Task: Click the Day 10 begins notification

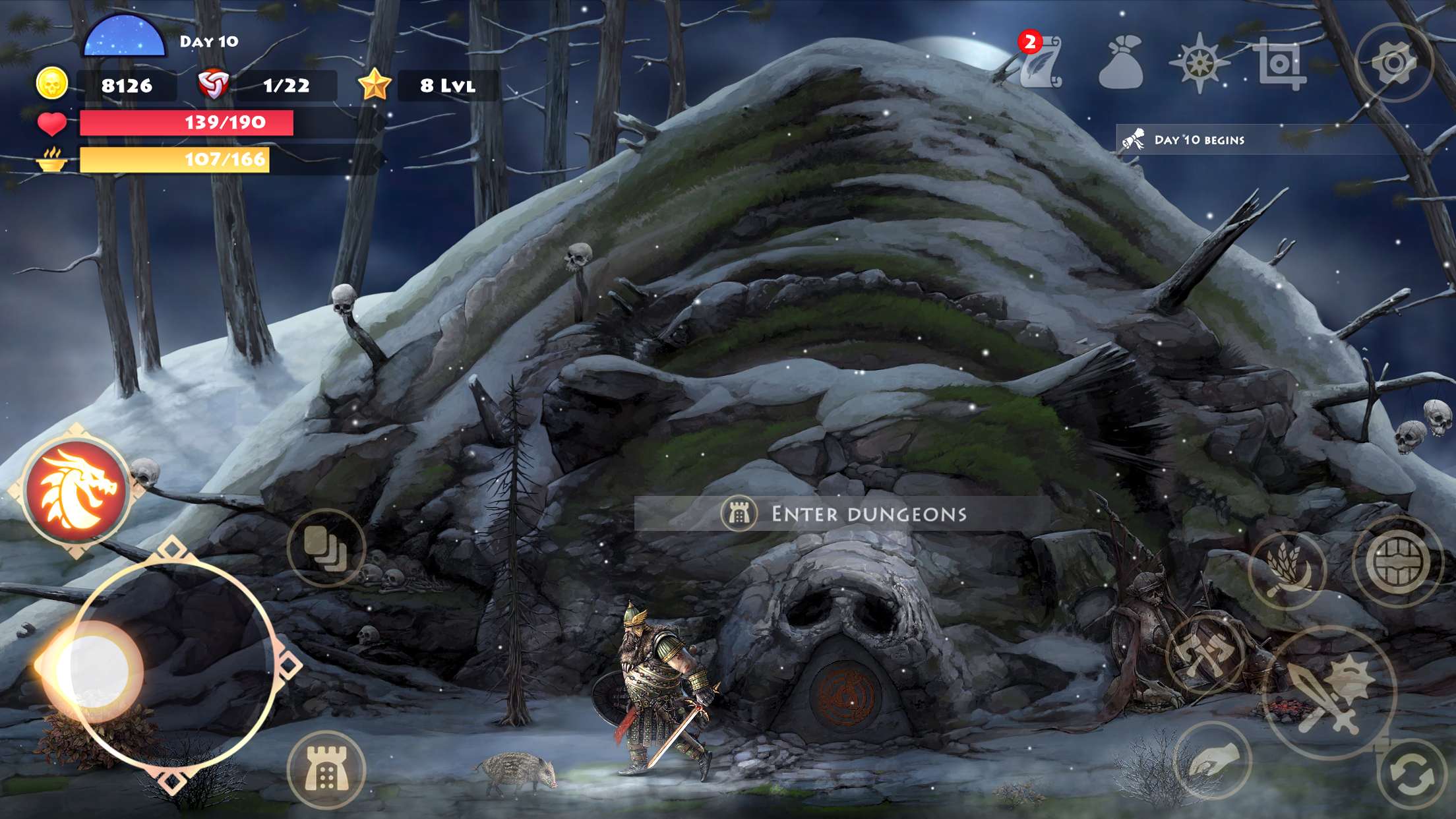Action: pyautogui.click(x=1199, y=140)
